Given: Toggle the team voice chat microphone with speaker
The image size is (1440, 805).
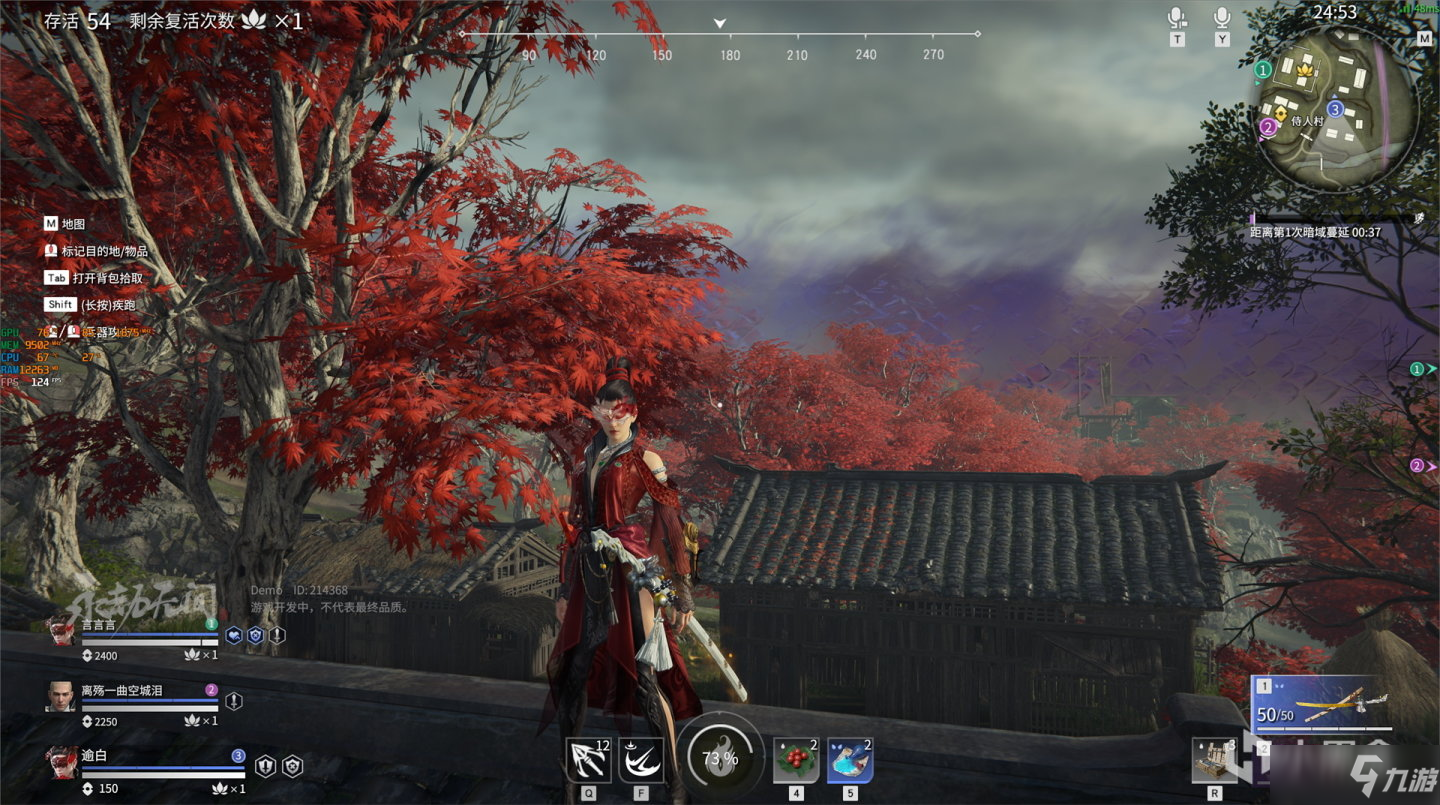Looking at the screenshot, I should 1177,19.
